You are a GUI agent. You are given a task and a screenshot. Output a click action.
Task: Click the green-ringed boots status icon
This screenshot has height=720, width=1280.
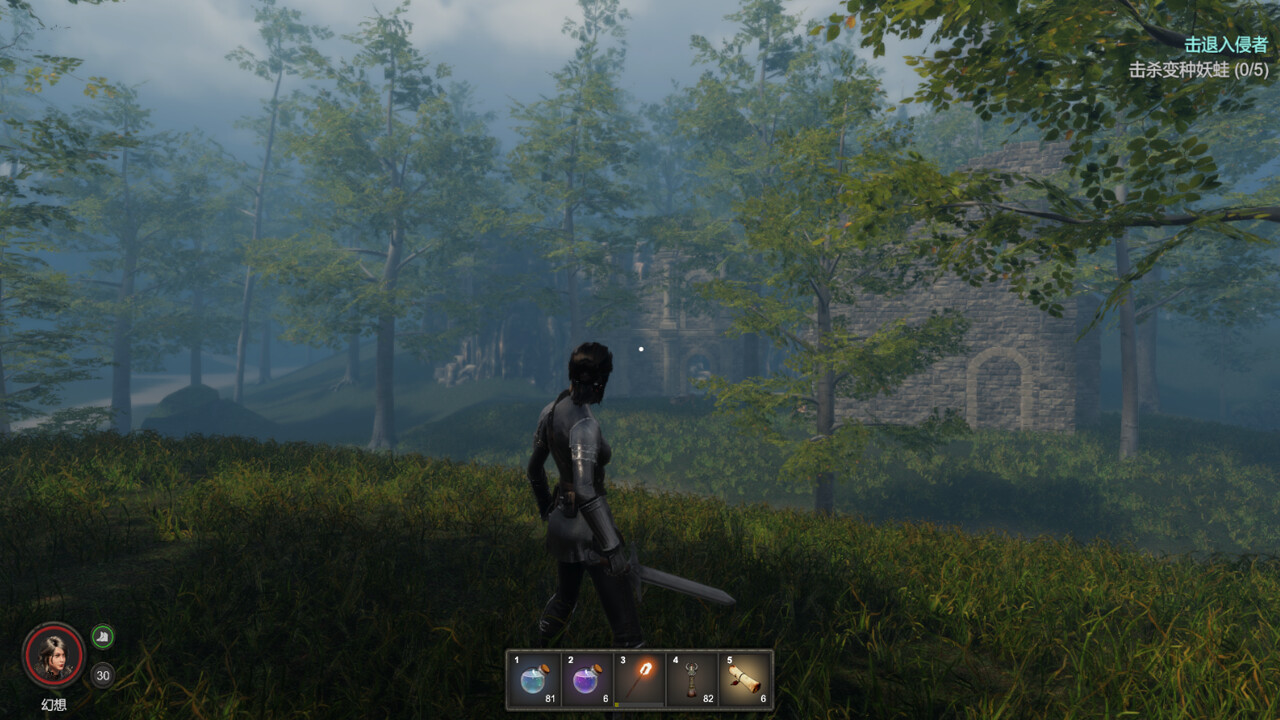pos(103,636)
